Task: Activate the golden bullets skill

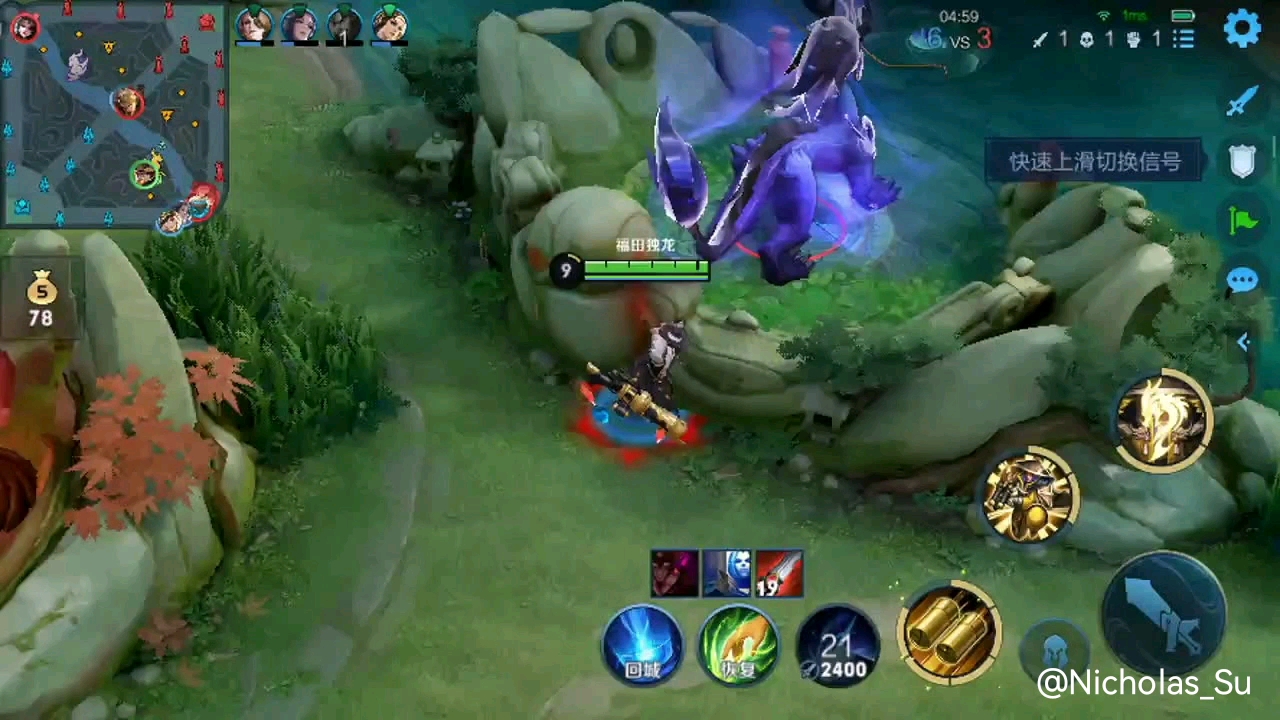Action: click(x=948, y=632)
